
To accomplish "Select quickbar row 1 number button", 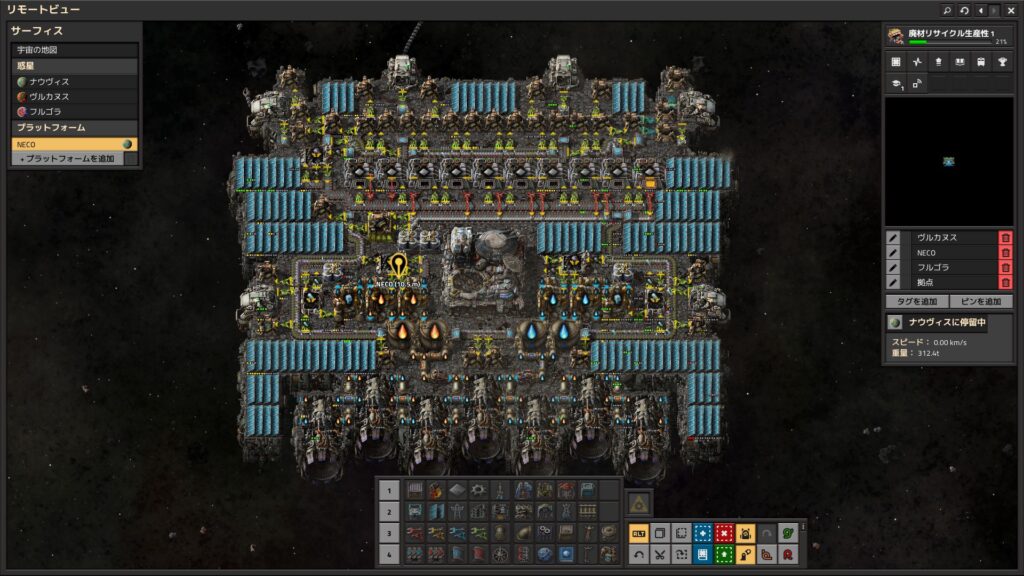I will pos(391,490).
